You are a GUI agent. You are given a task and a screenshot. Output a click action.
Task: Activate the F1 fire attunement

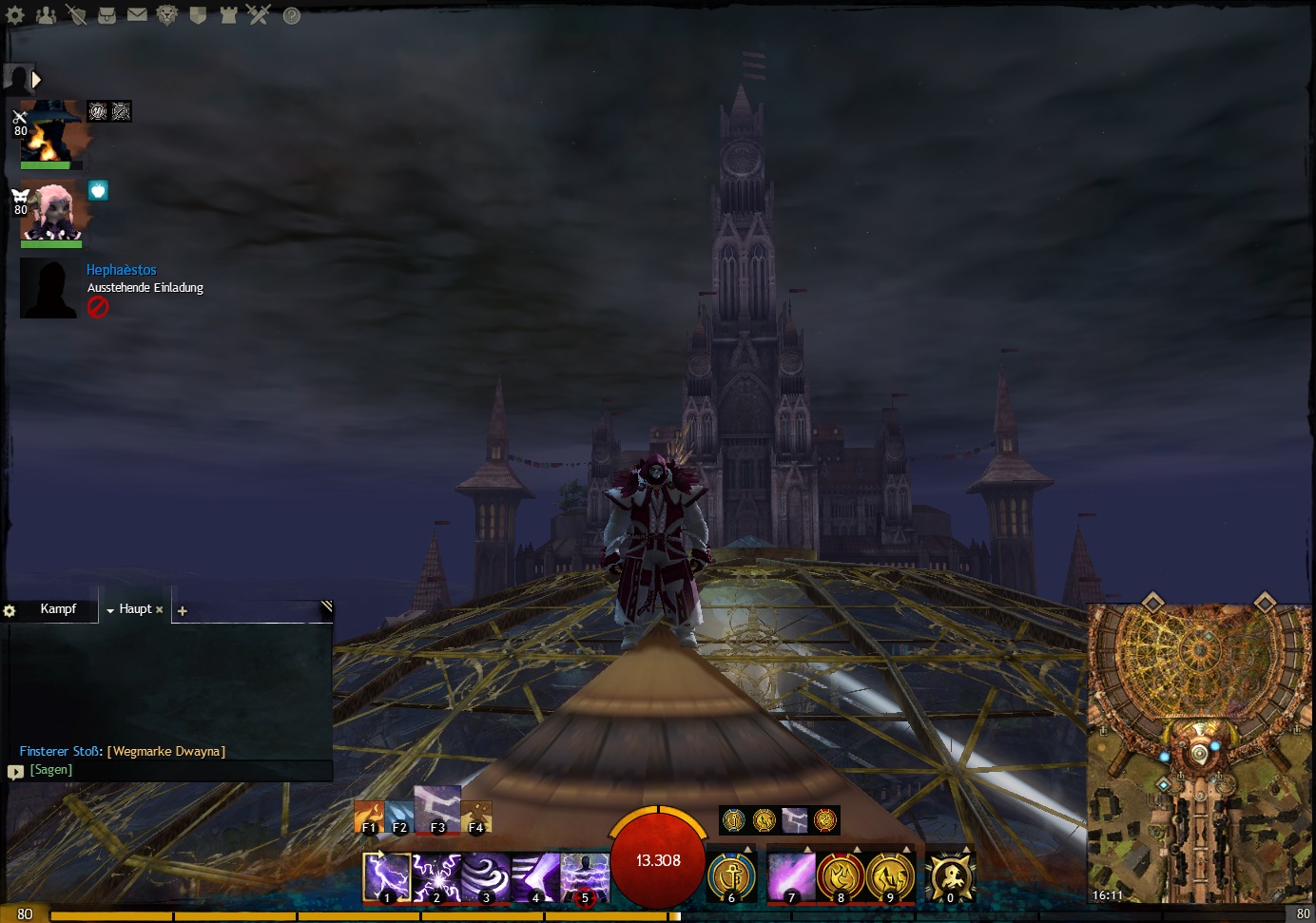368,817
